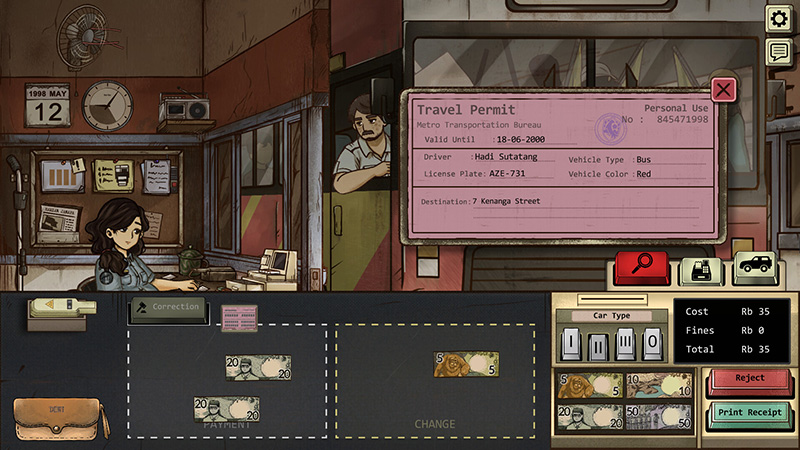
Task: Close the Travel Permit document
Action: (723, 89)
